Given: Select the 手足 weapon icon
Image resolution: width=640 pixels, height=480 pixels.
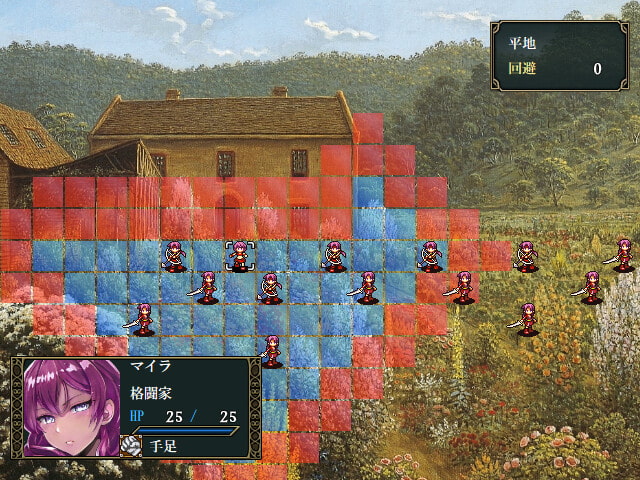Looking at the screenshot, I should (x=131, y=446).
